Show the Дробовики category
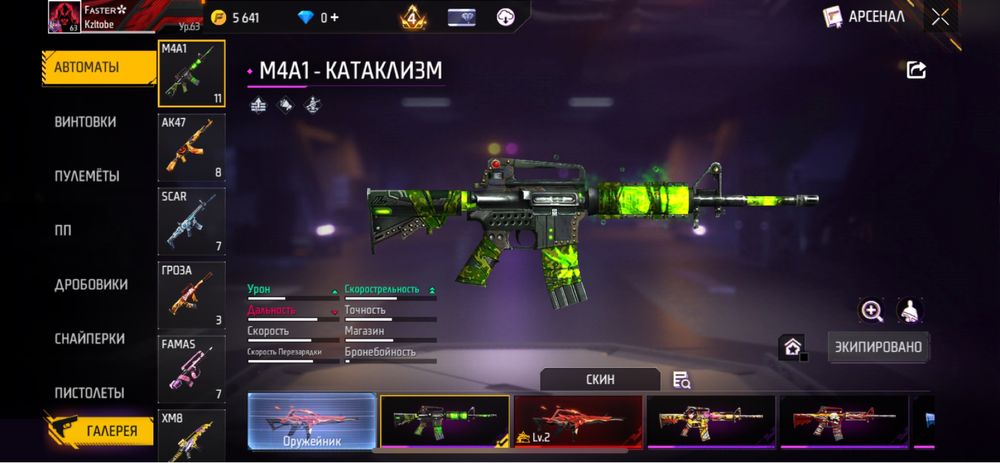This screenshot has width=1000, height=463. coord(91,284)
